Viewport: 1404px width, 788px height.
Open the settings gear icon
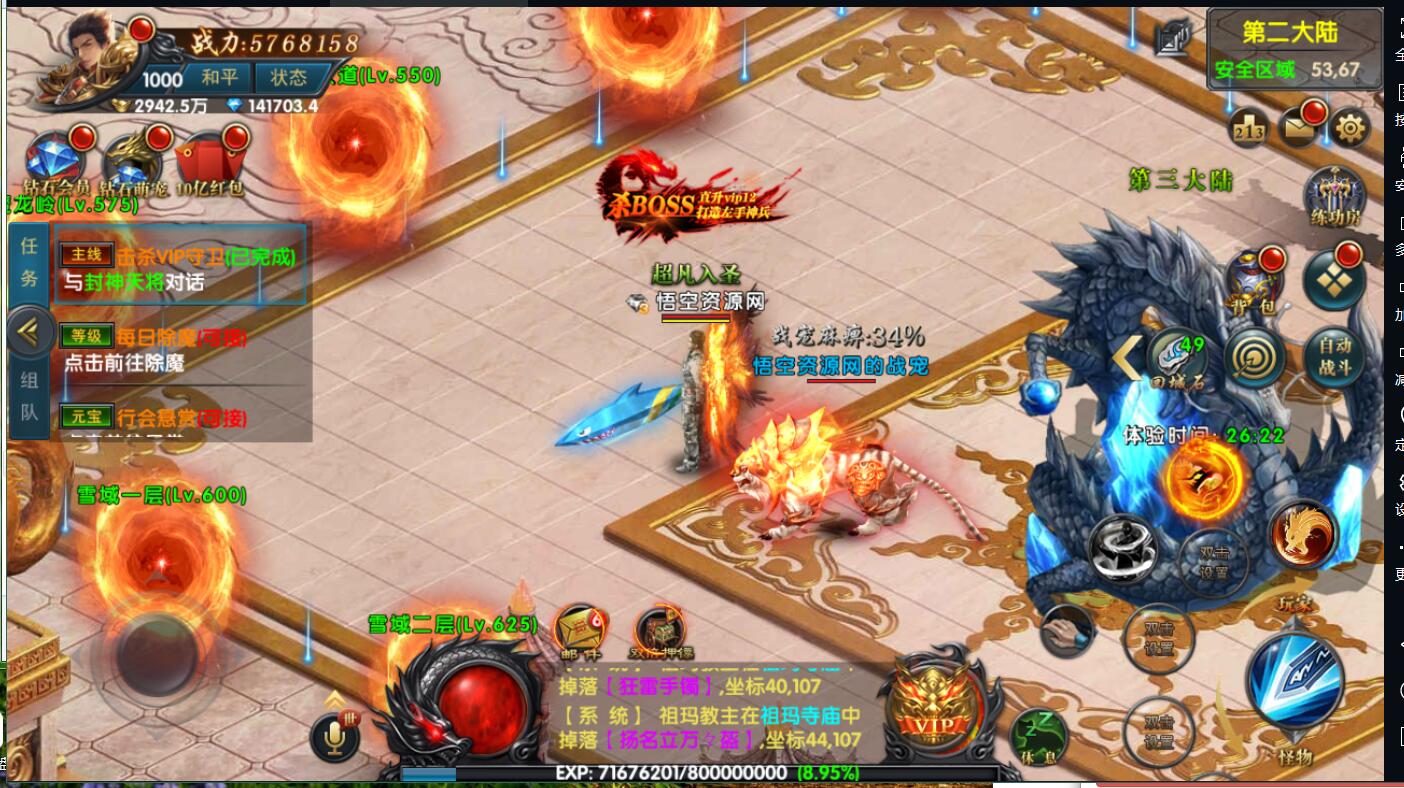[x=1350, y=128]
